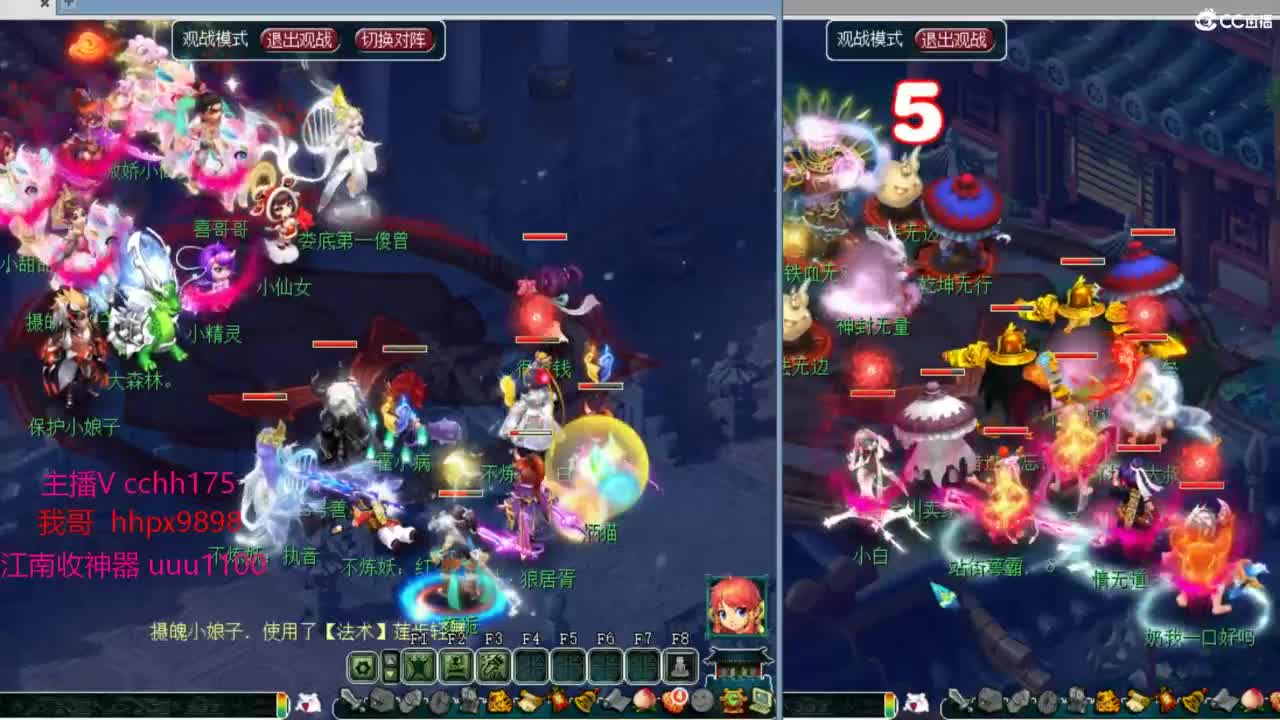Expand the up arrow on the hotkey bar toggle

coord(390,657)
